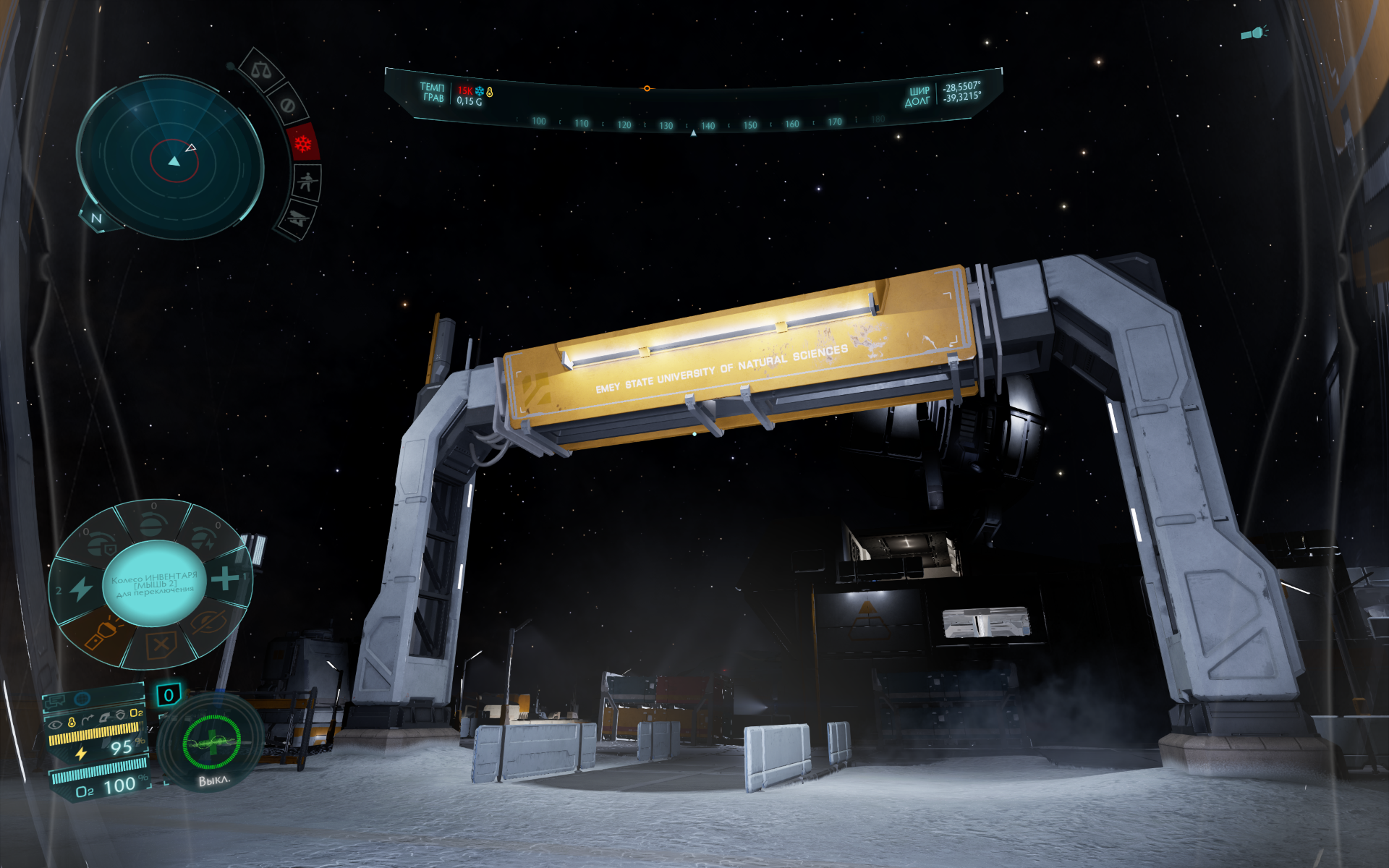Click the scales legal status icon
1389x868 pixels.
click(260, 70)
